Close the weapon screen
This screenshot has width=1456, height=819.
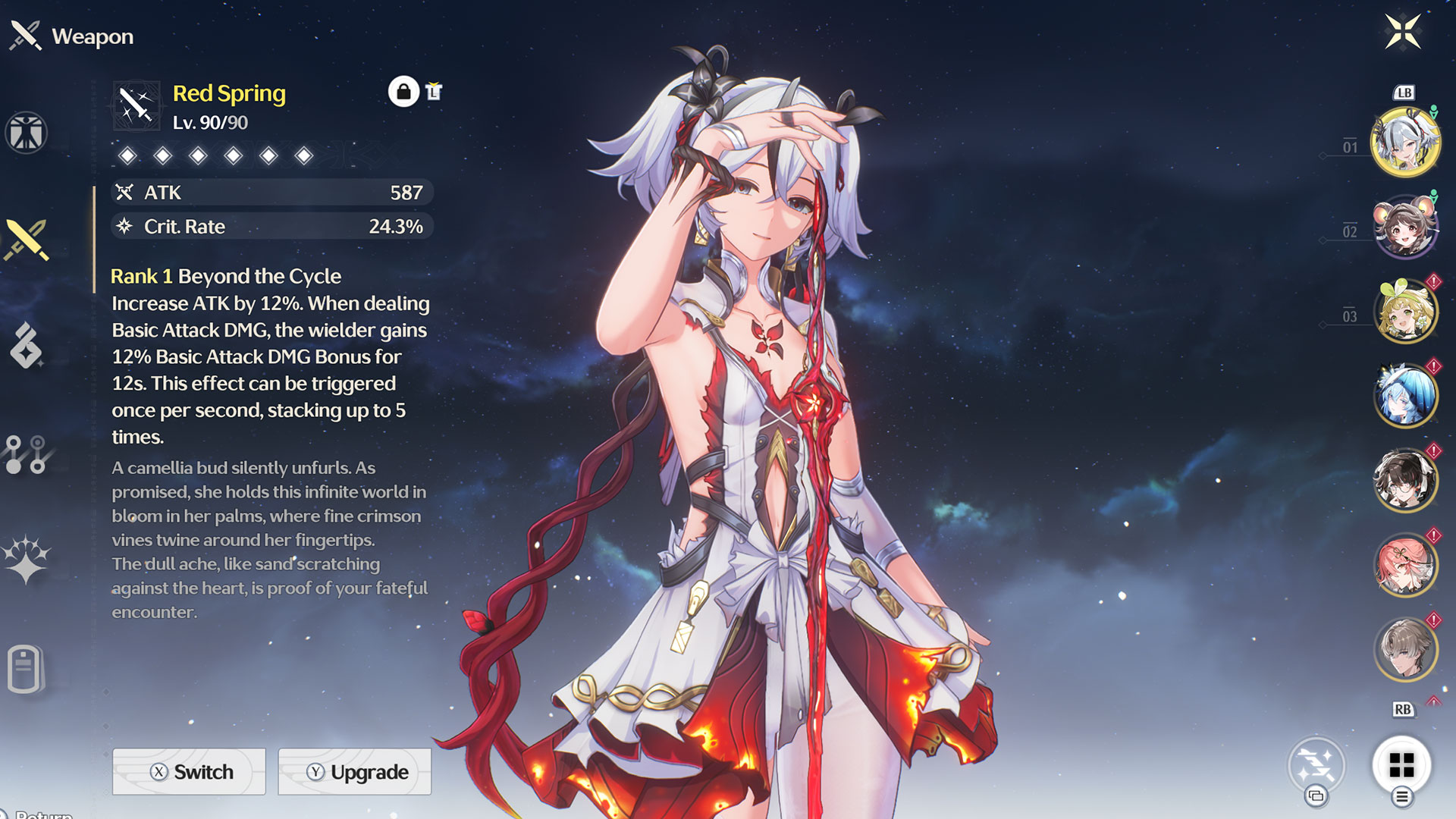coord(1402,32)
